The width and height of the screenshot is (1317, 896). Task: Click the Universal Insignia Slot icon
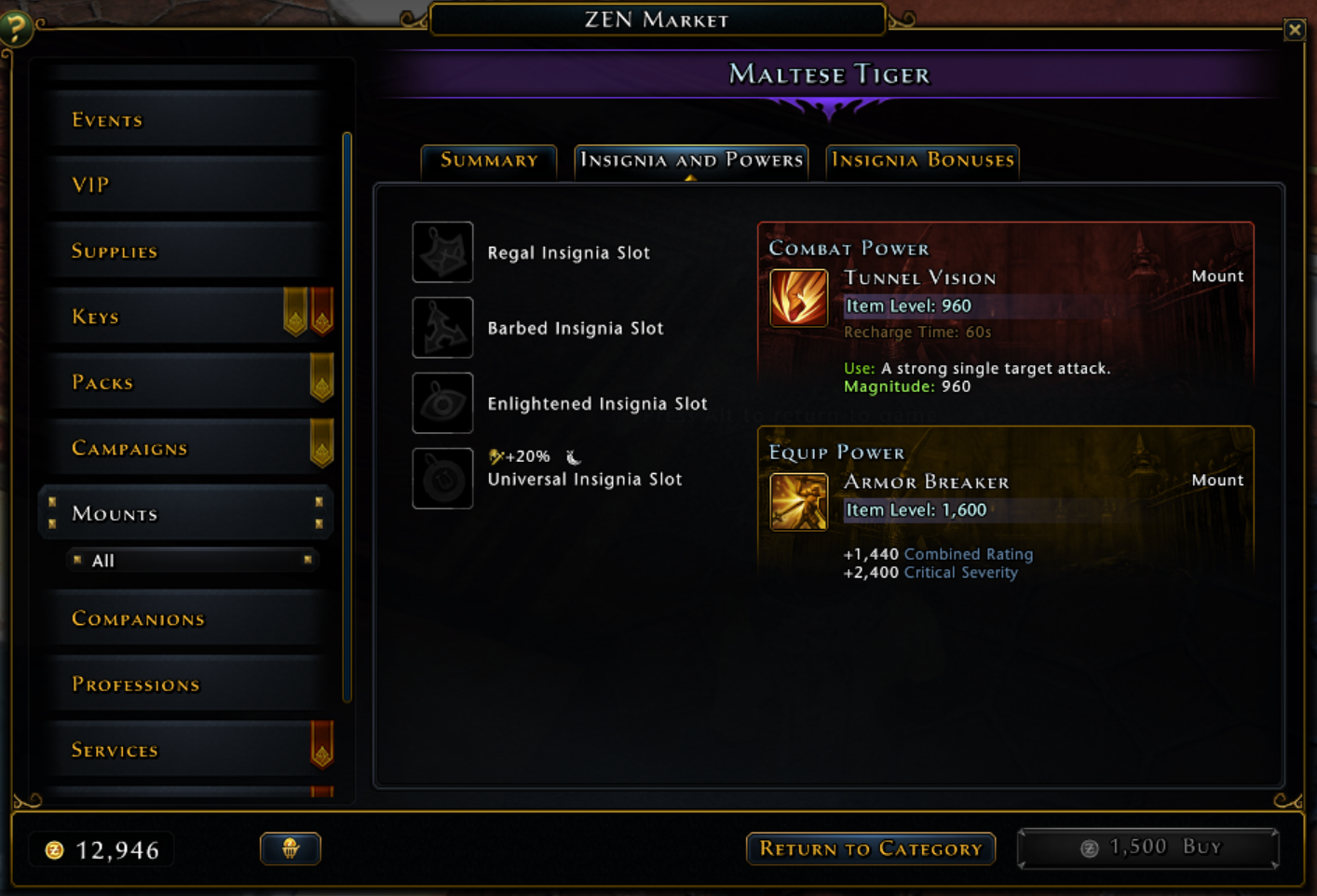(x=442, y=478)
